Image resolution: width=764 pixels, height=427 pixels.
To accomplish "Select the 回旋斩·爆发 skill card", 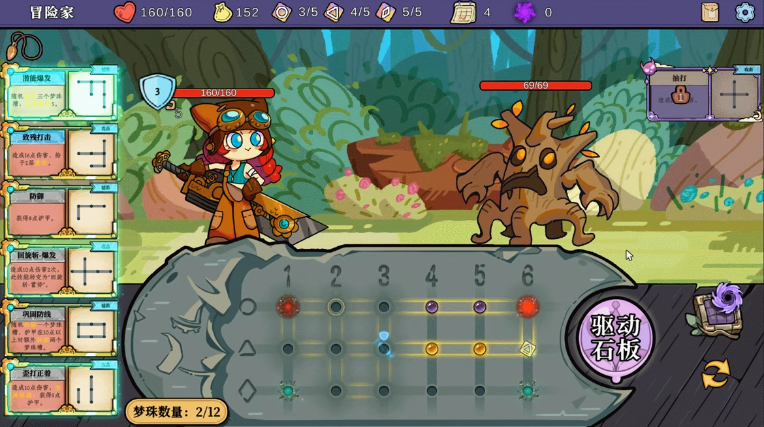I will pos(60,269).
